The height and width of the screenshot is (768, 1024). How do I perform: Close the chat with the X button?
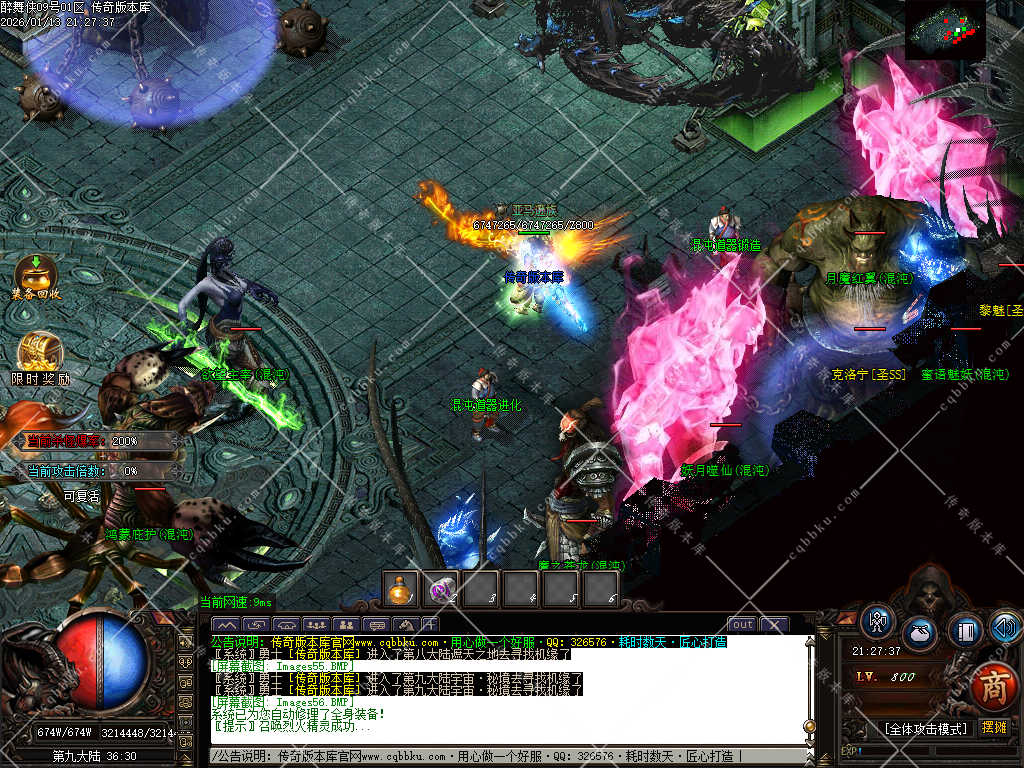coord(774,625)
